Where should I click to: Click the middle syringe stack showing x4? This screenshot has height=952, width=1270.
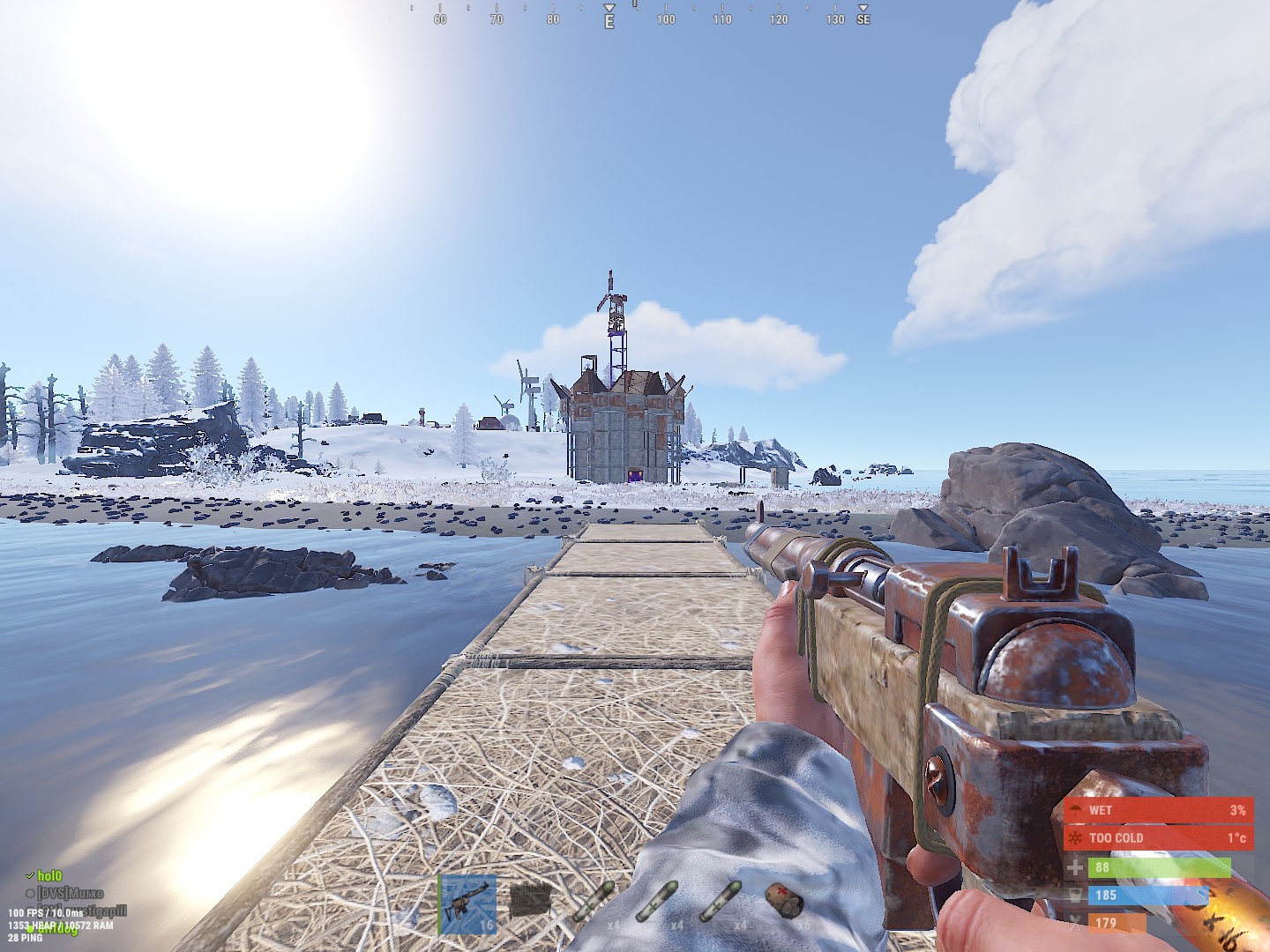point(656,902)
